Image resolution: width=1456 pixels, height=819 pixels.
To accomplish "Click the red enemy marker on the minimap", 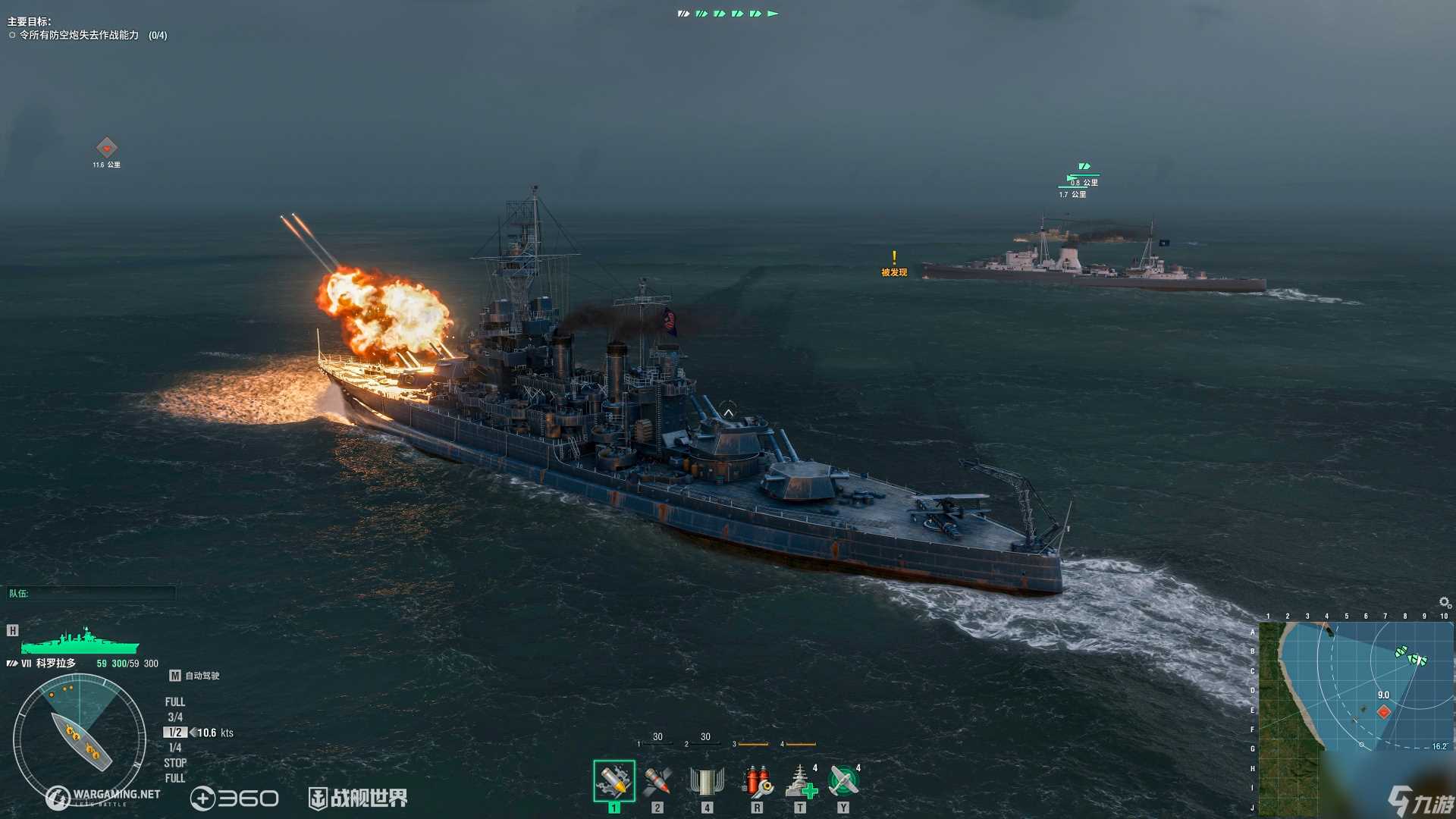I will [x=1384, y=711].
